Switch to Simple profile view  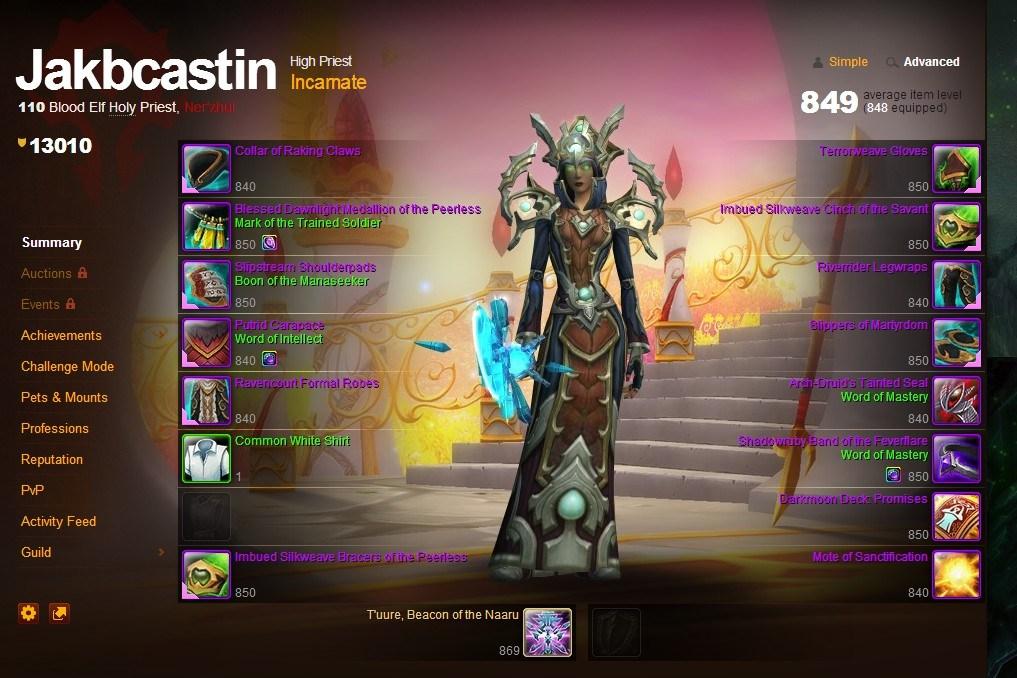(848, 62)
